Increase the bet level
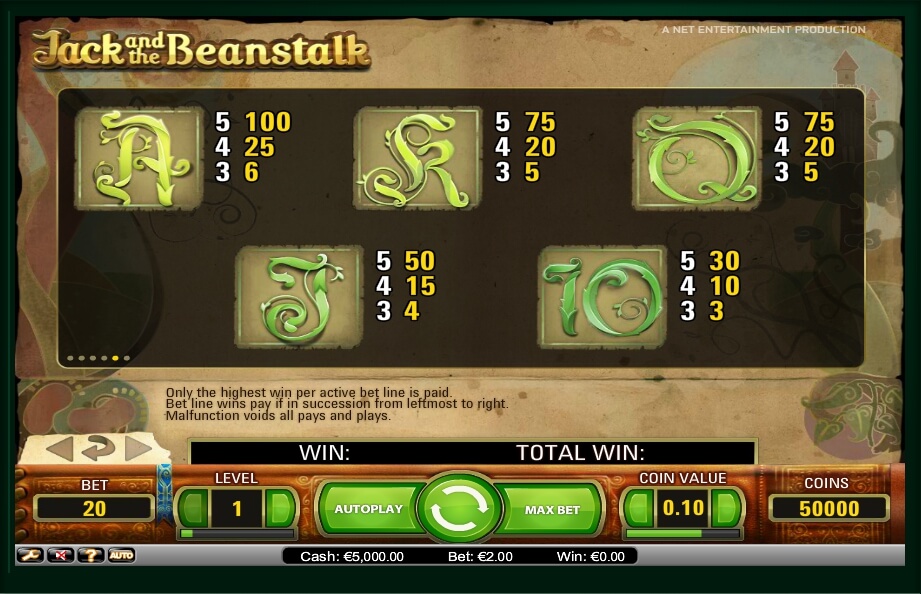 [x=281, y=509]
